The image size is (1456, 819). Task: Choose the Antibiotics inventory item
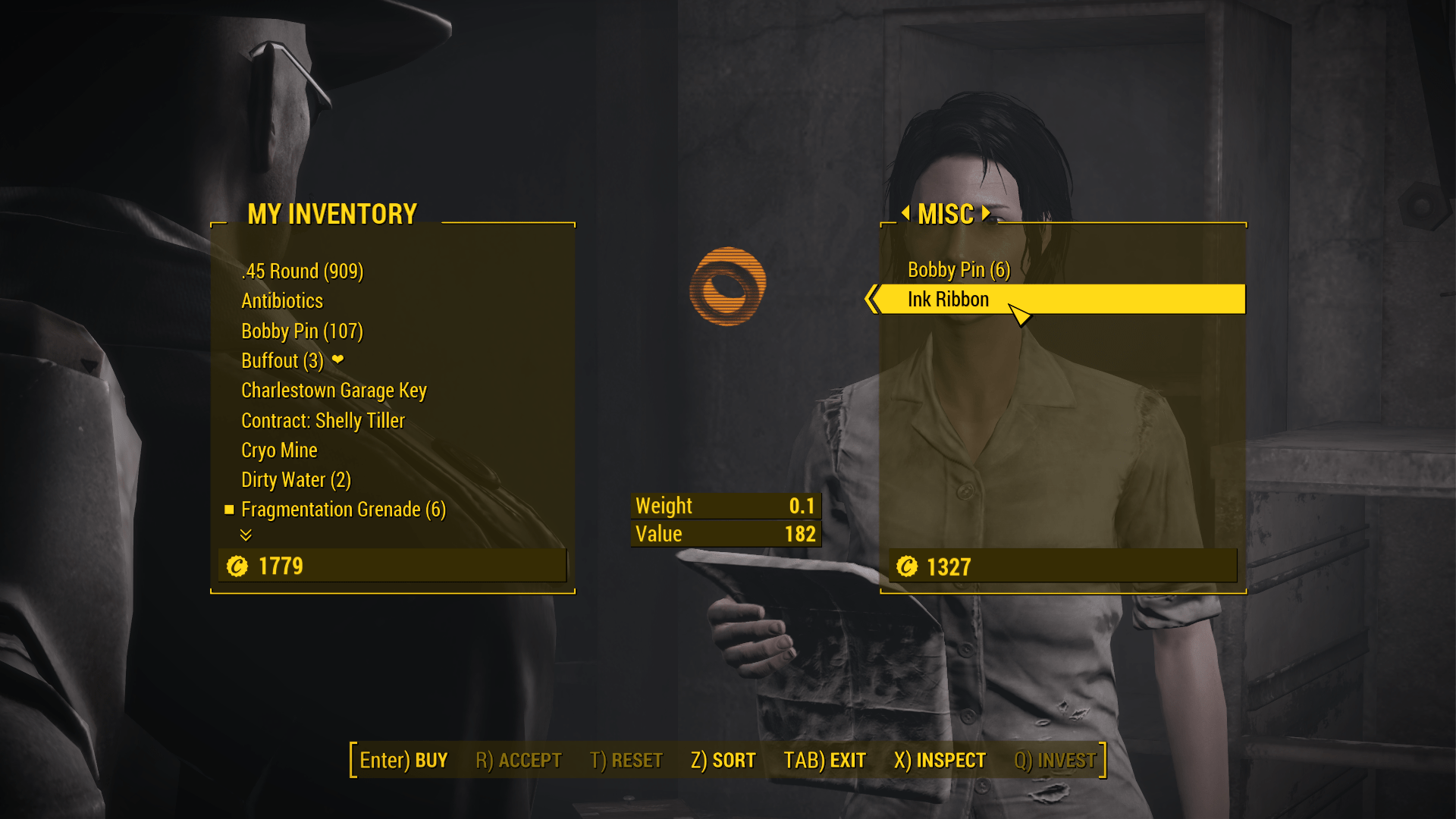click(x=282, y=301)
